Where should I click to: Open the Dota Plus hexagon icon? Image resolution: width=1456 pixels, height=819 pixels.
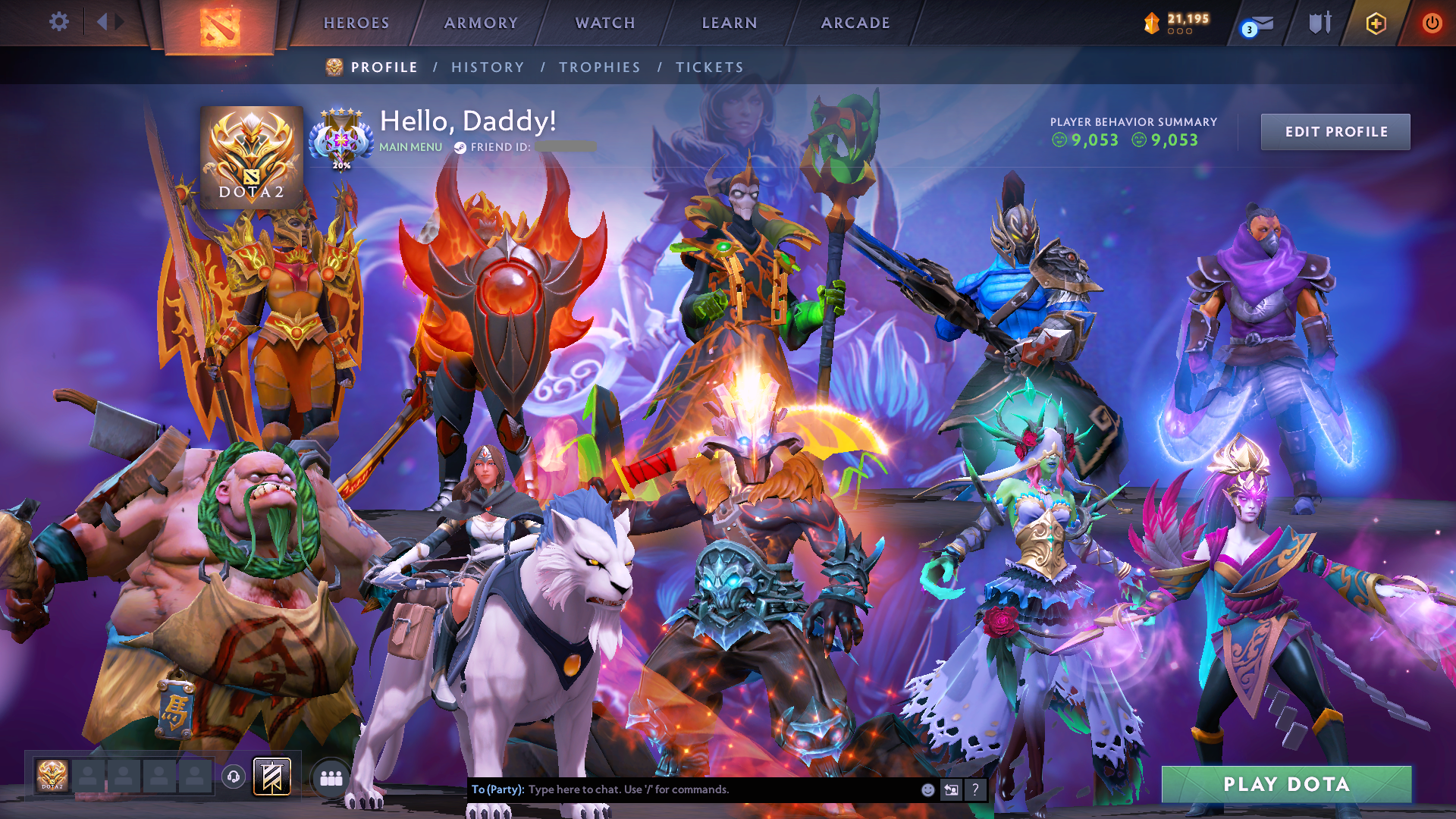[1376, 24]
